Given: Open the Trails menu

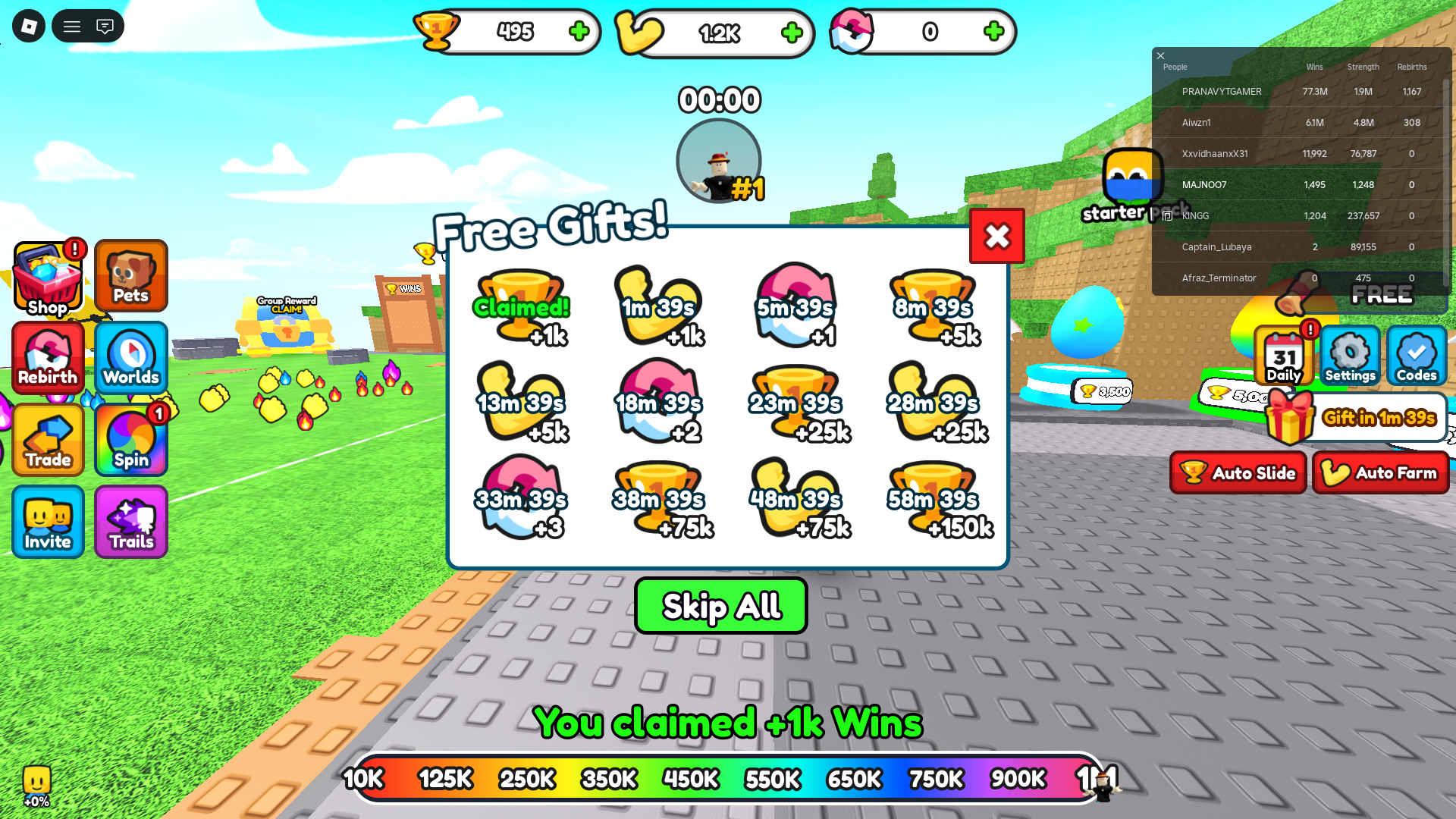Looking at the screenshot, I should [x=130, y=522].
